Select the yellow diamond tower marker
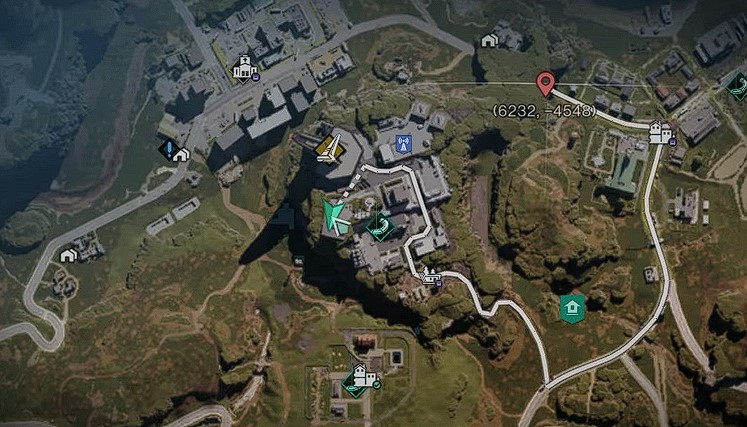The image size is (747, 427). click(331, 148)
